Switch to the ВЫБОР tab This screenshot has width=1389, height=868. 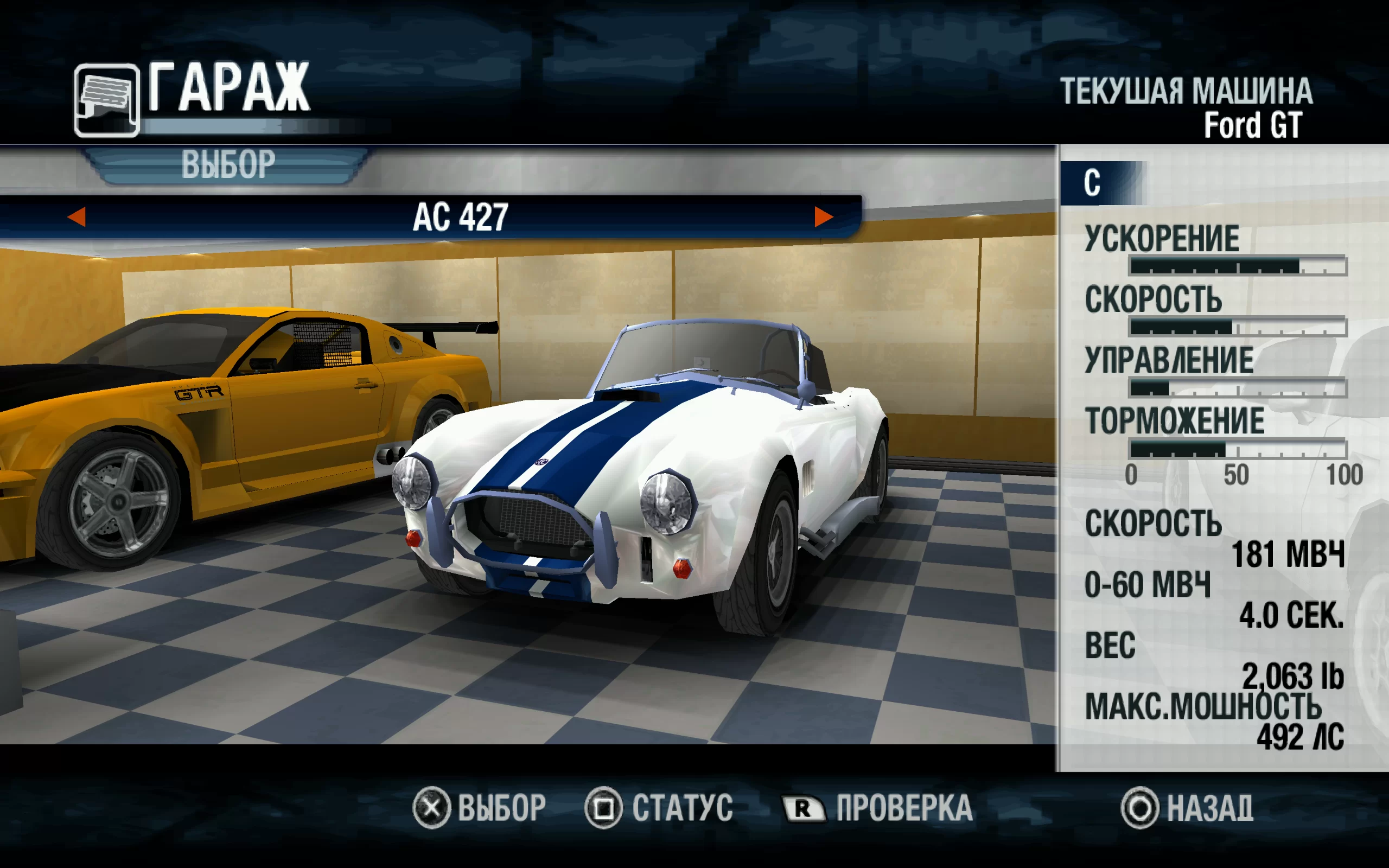tap(228, 165)
